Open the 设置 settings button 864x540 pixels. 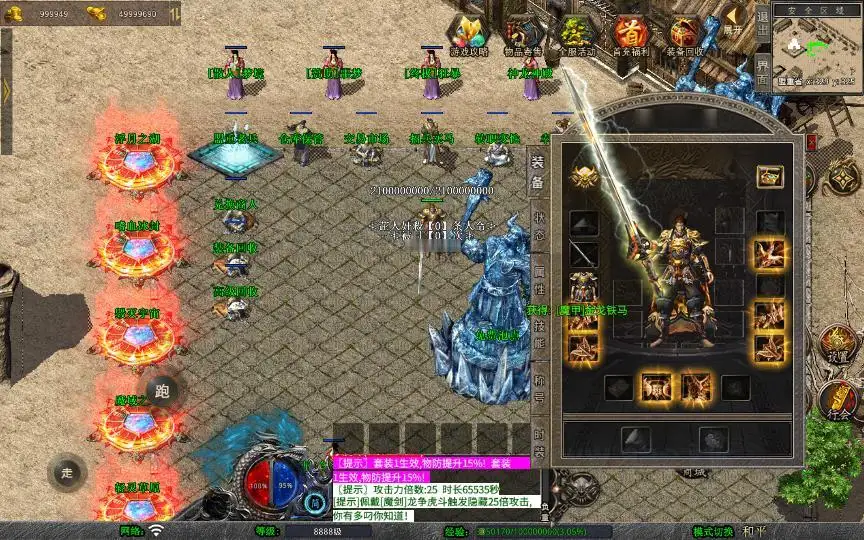point(838,346)
